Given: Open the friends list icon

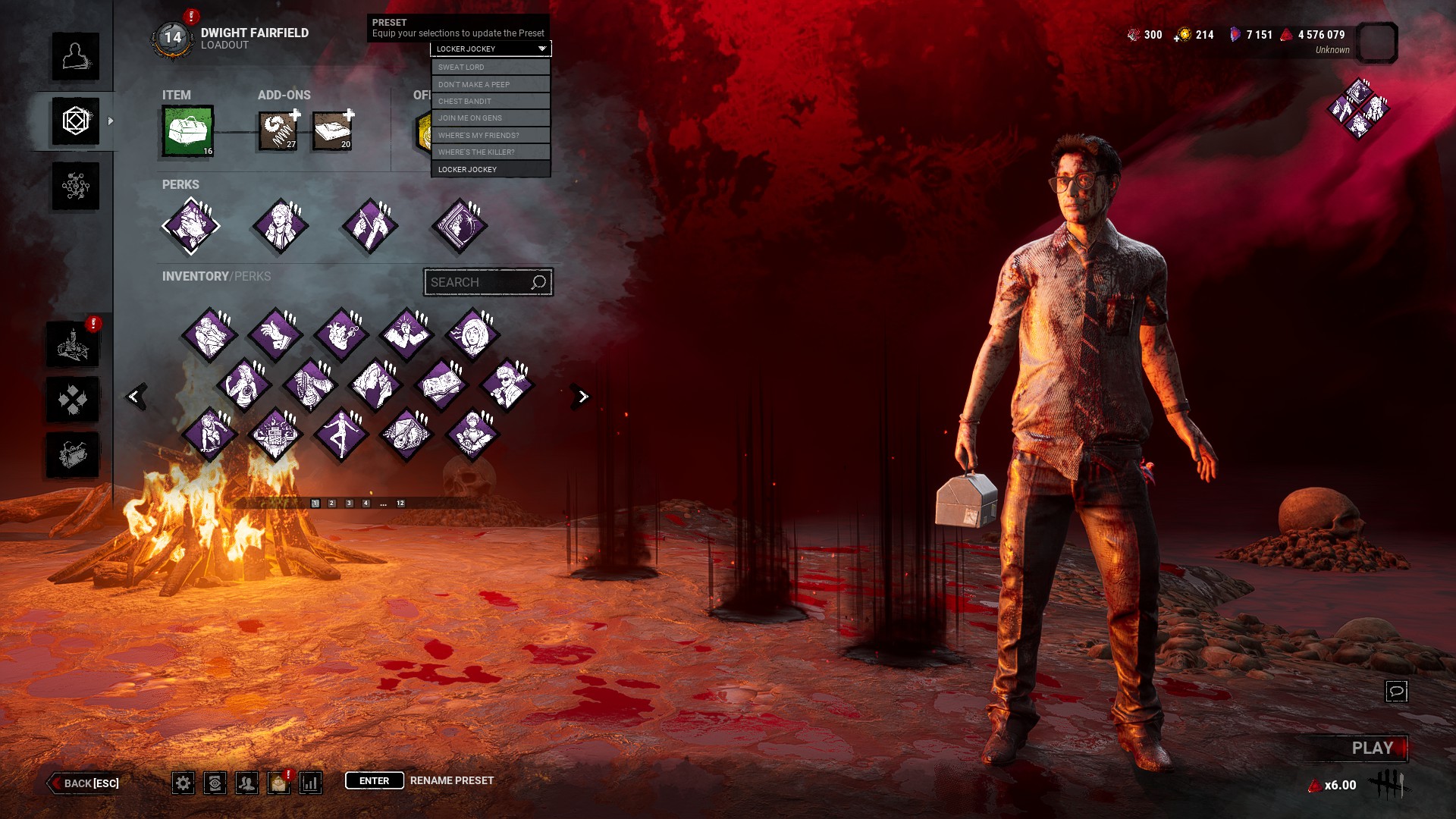Looking at the screenshot, I should pyautogui.click(x=246, y=783).
